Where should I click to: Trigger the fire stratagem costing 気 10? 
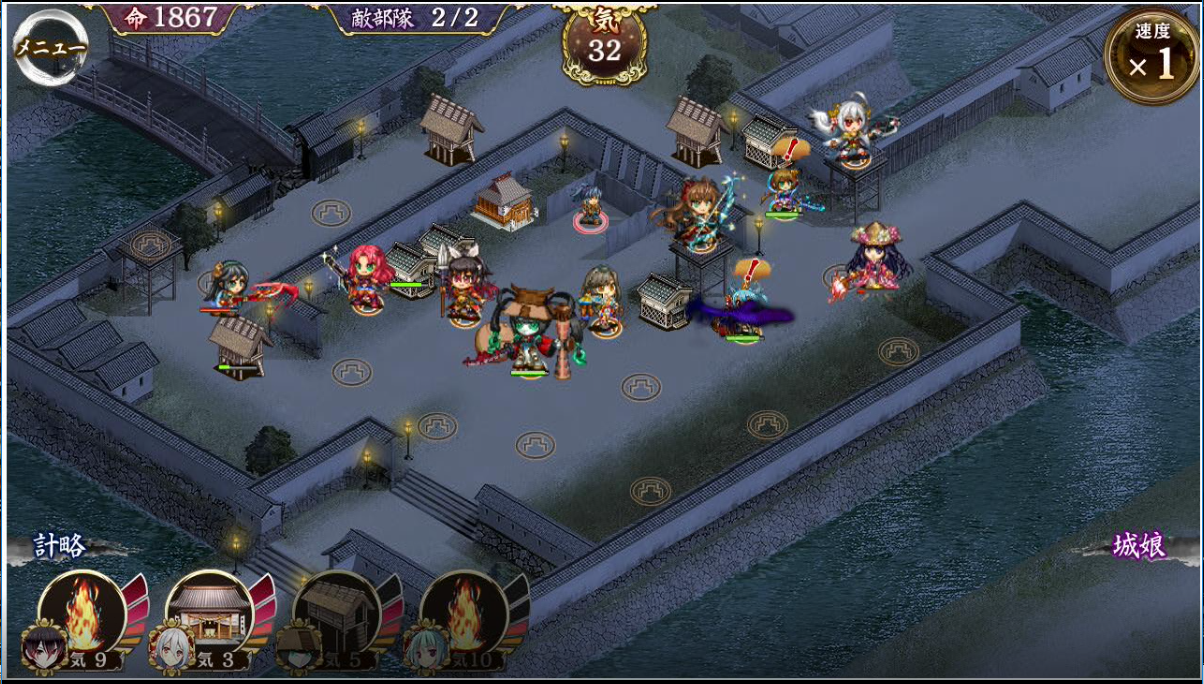[463, 613]
